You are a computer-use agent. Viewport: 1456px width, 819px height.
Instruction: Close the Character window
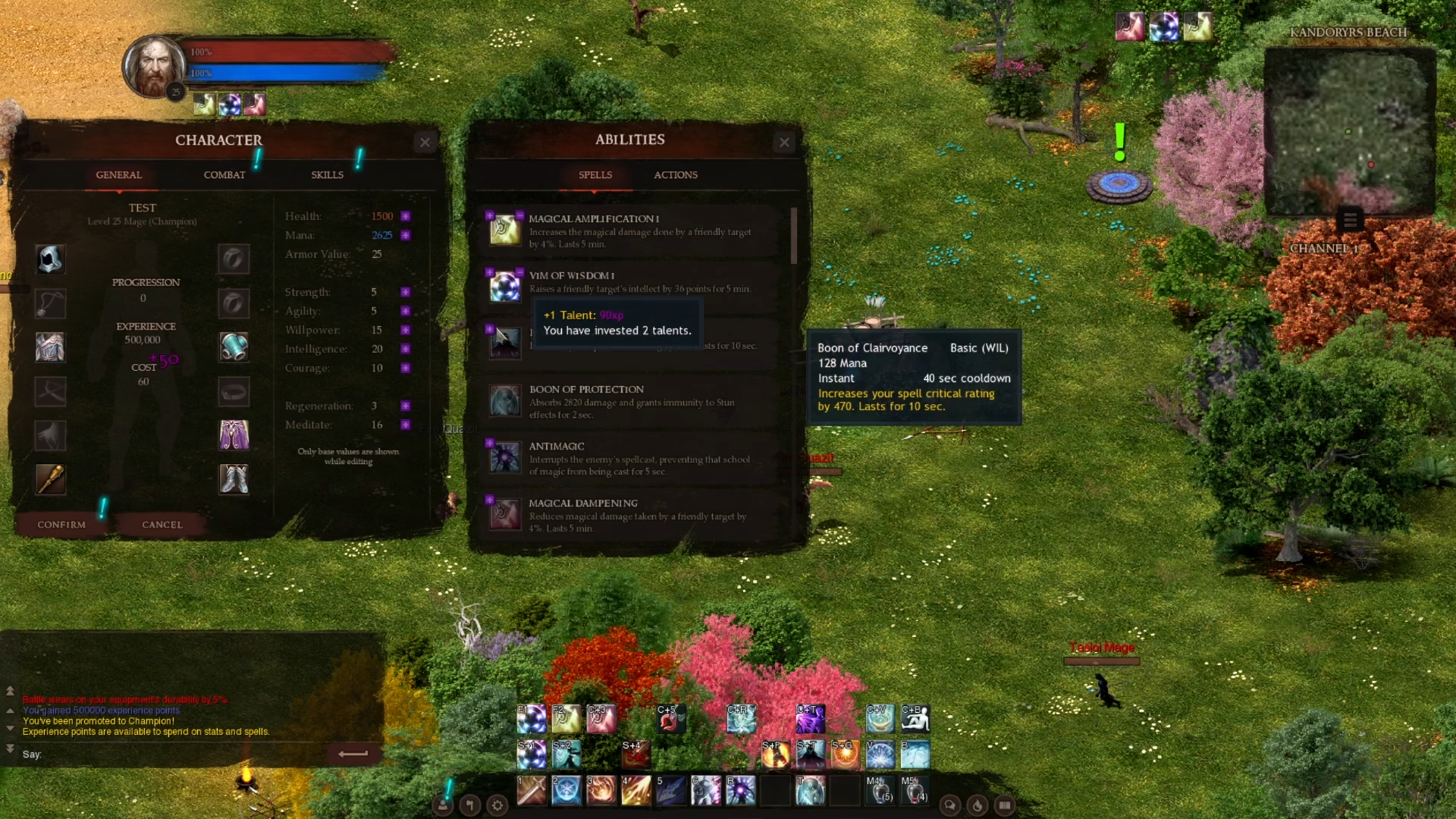pos(425,142)
